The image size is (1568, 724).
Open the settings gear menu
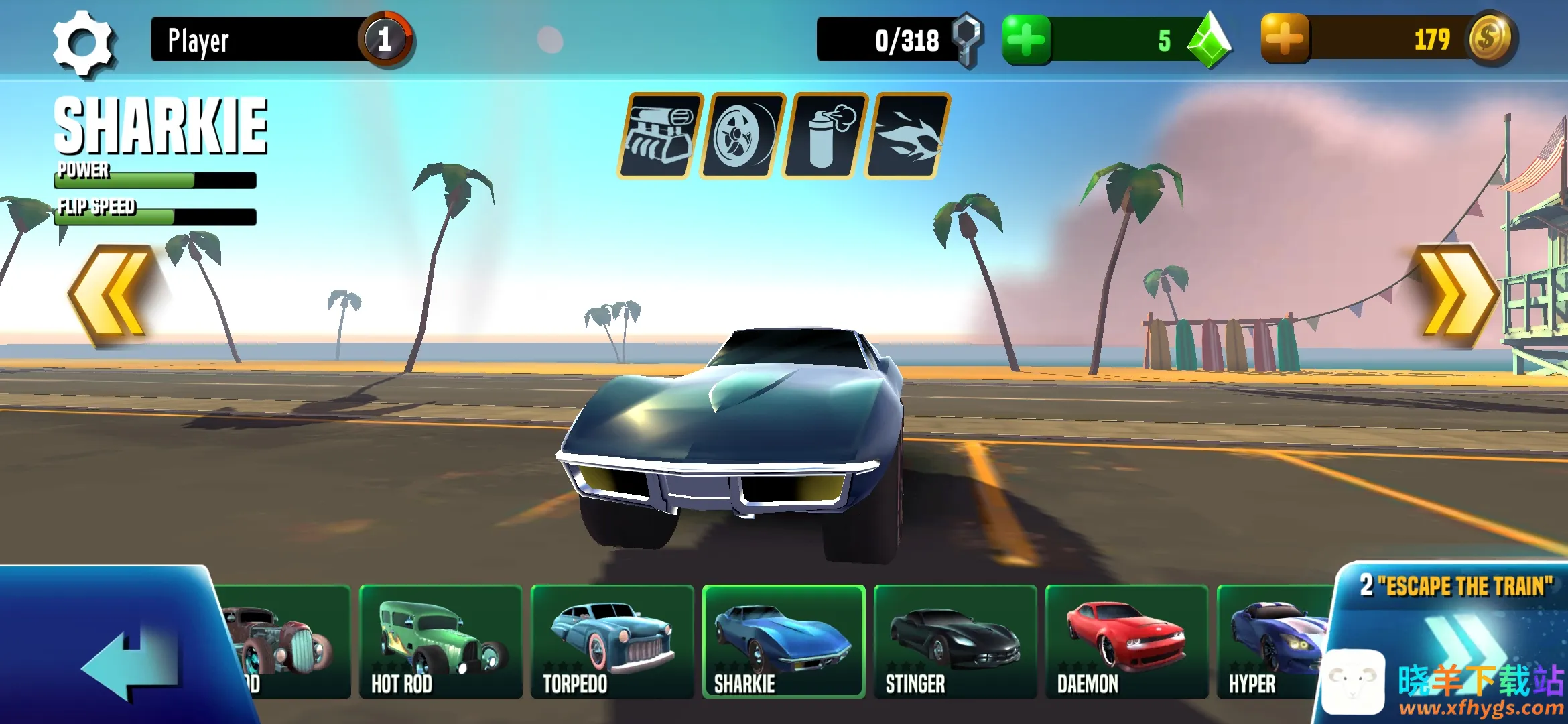83,43
